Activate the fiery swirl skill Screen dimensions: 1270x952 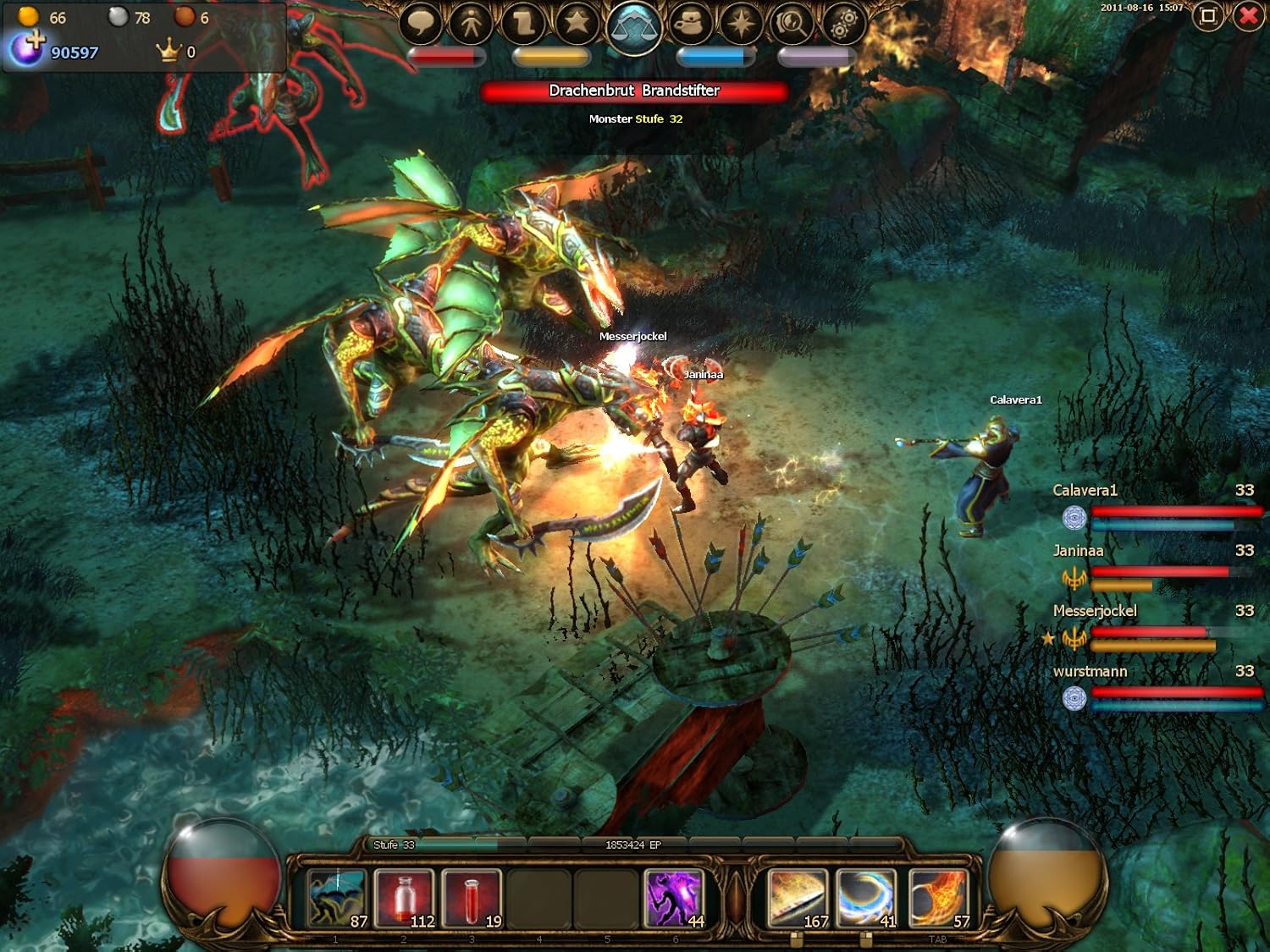click(x=938, y=898)
